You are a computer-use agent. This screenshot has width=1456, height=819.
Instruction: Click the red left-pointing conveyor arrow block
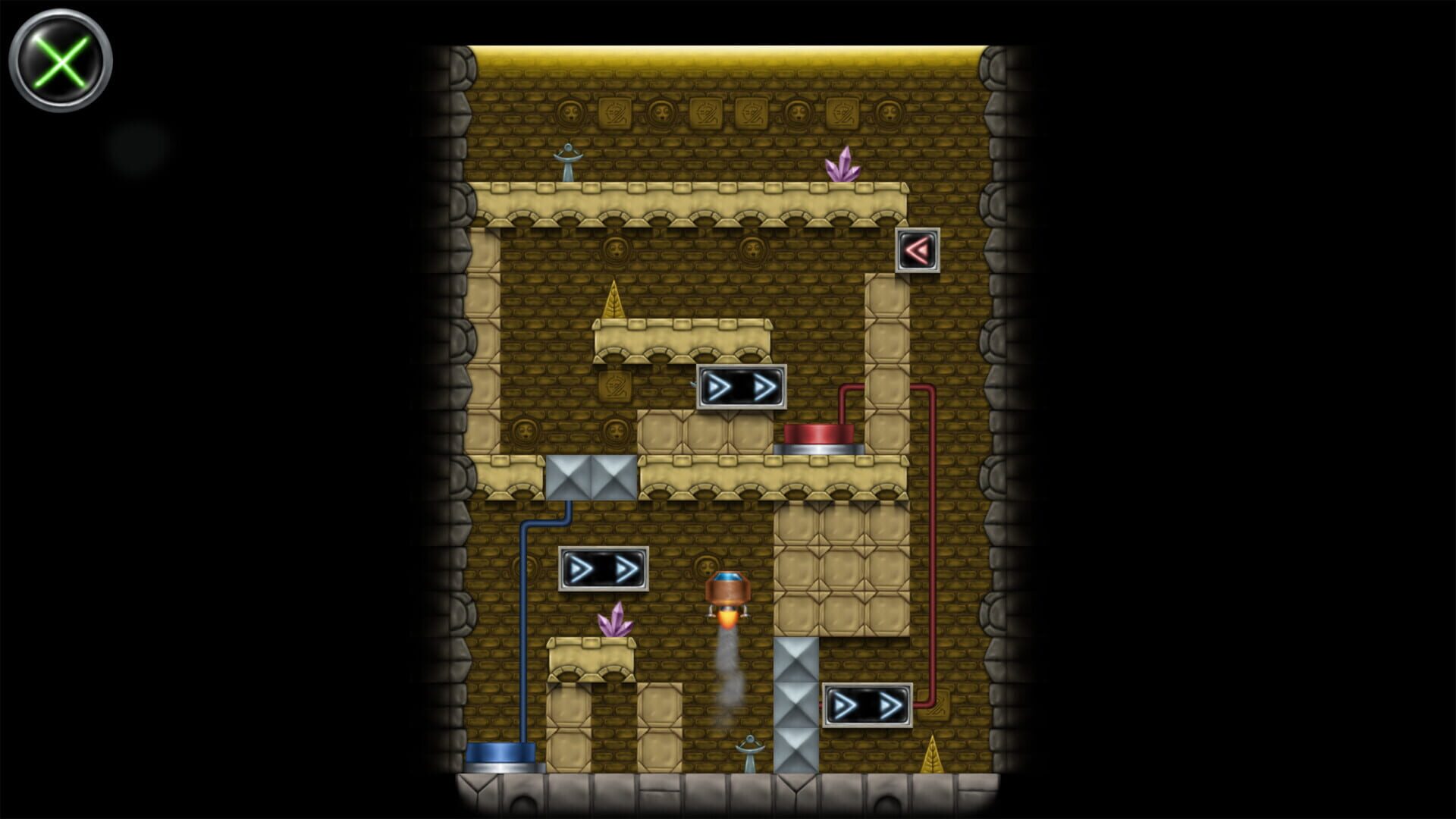pyautogui.click(x=918, y=250)
